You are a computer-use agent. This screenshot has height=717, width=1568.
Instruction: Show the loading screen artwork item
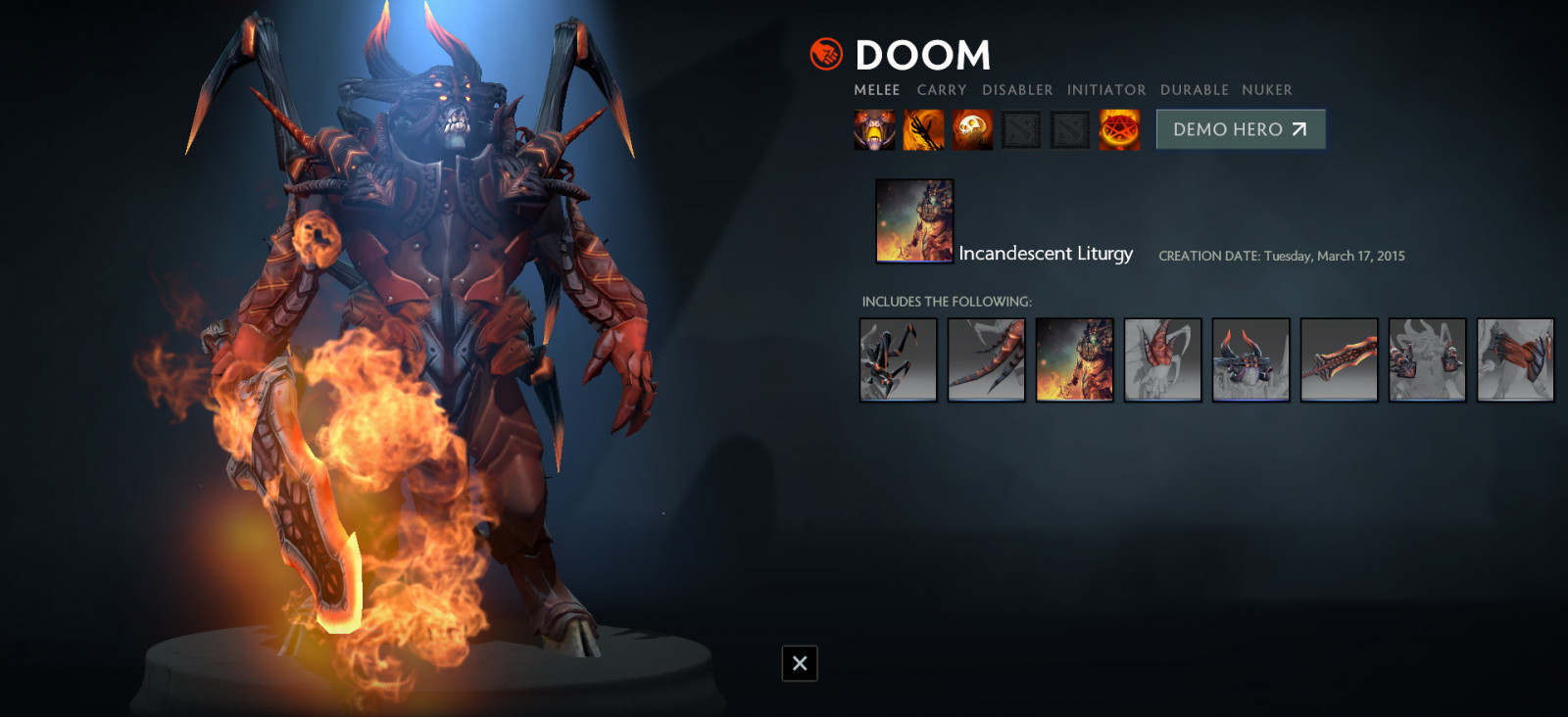pos(1075,359)
